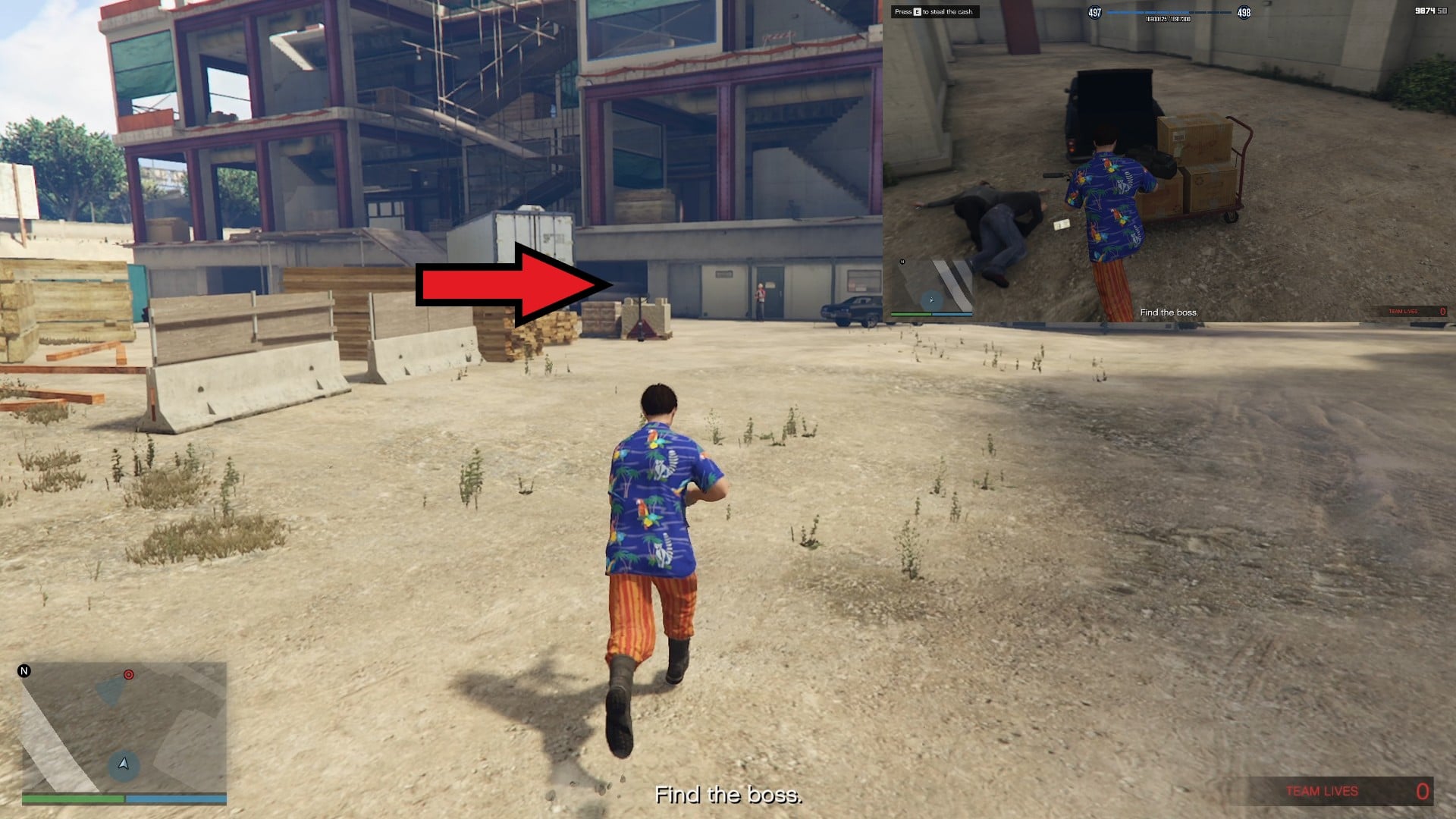Click the green health bar segment
Screen dimensions: 1456x819
coord(72,798)
